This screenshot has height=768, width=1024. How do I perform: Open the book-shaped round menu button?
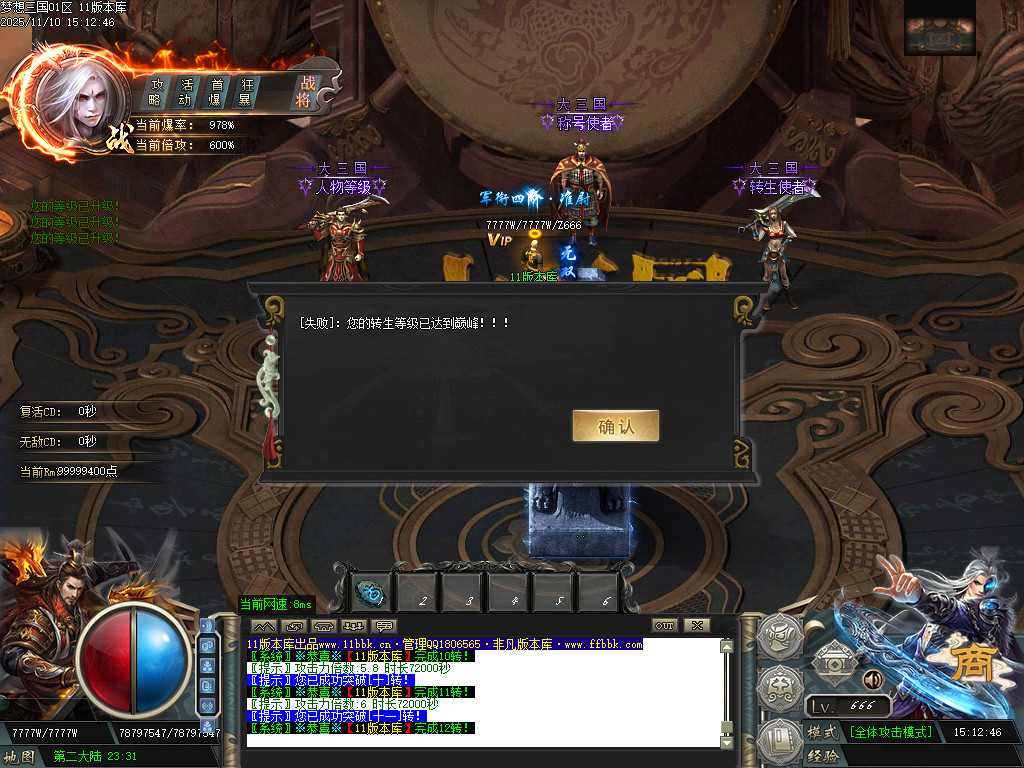(780, 741)
